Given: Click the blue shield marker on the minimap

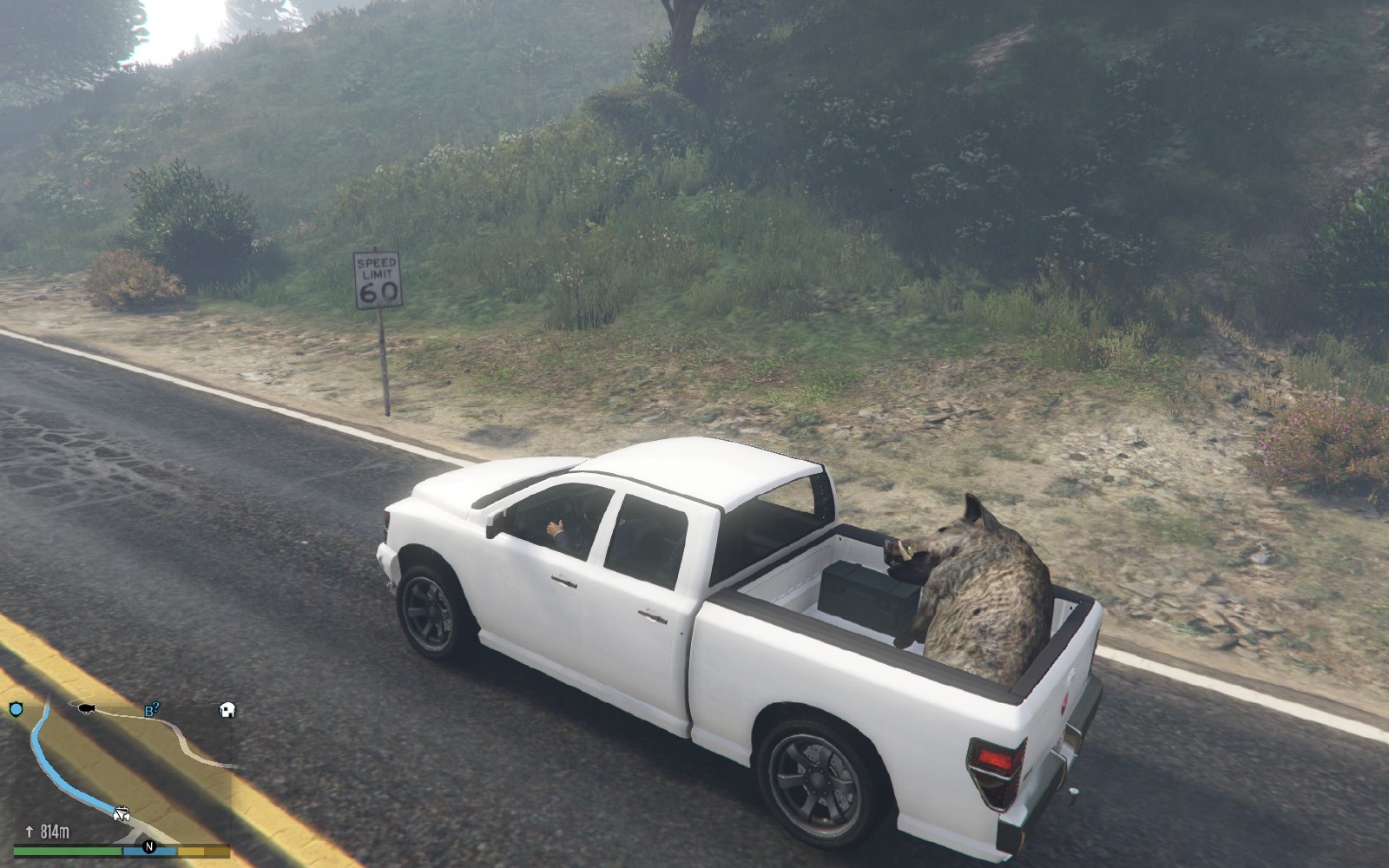Looking at the screenshot, I should click(16, 710).
